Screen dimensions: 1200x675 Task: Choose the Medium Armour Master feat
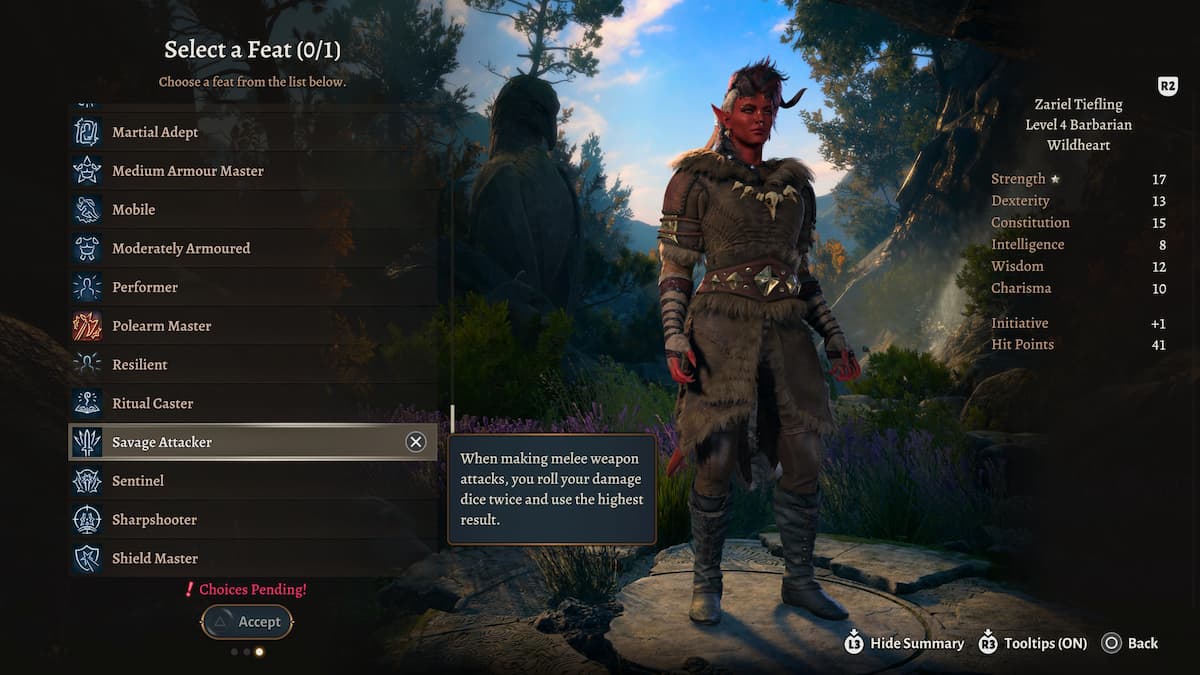188,171
